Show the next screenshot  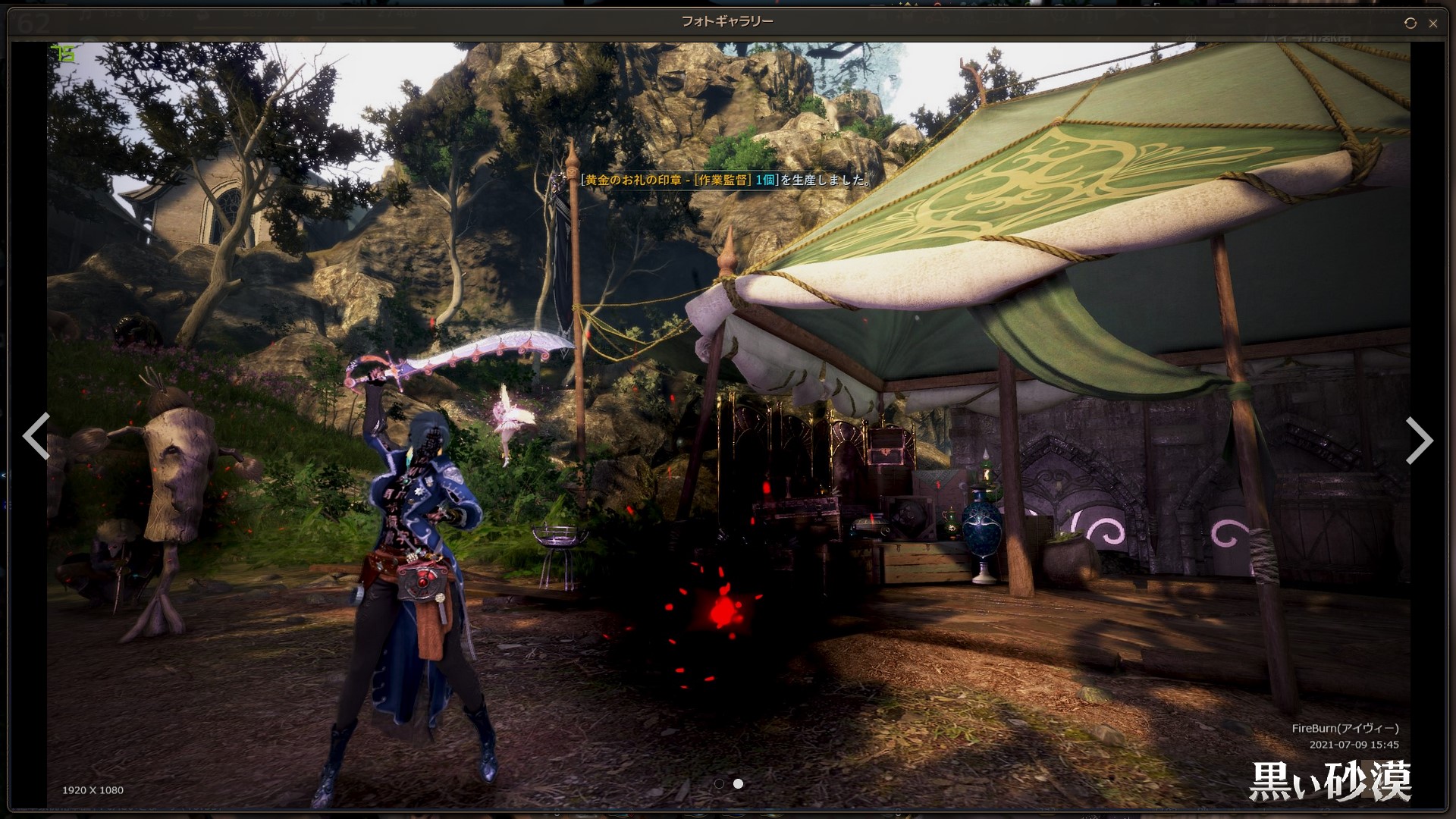pyautogui.click(x=1419, y=440)
